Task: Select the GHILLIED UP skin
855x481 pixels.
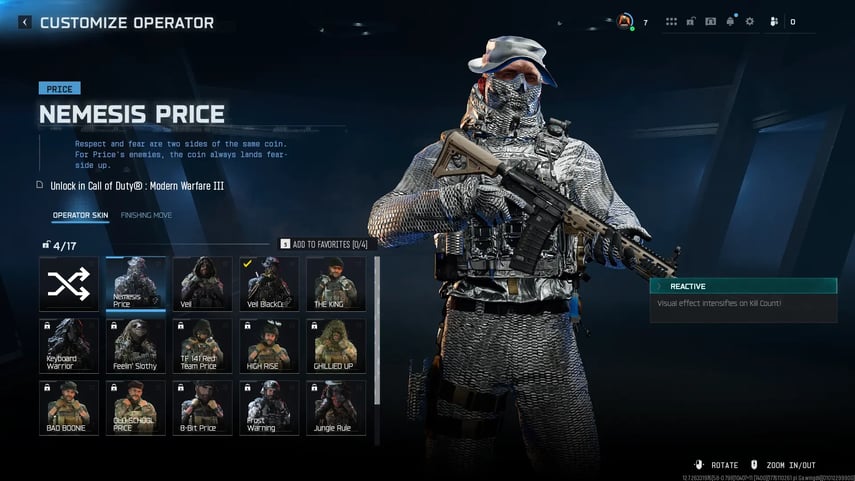Action: click(x=335, y=346)
